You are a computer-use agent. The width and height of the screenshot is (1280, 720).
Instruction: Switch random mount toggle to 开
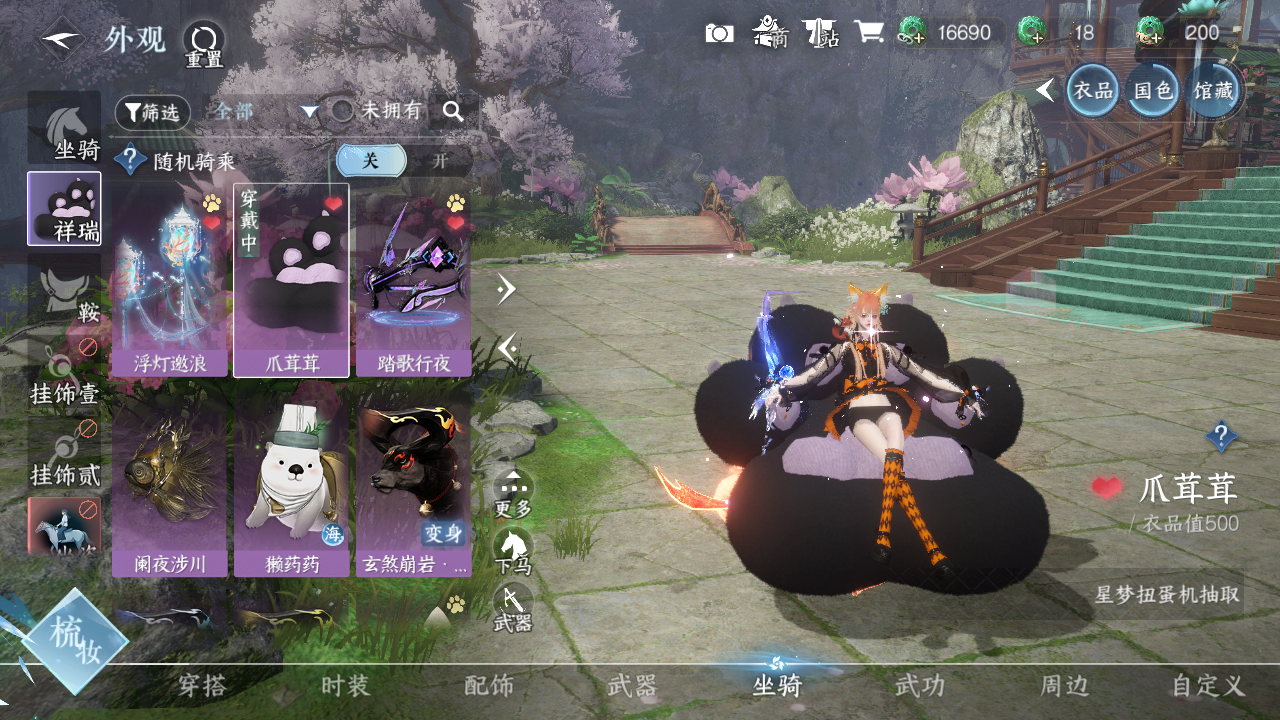click(x=440, y=161)
